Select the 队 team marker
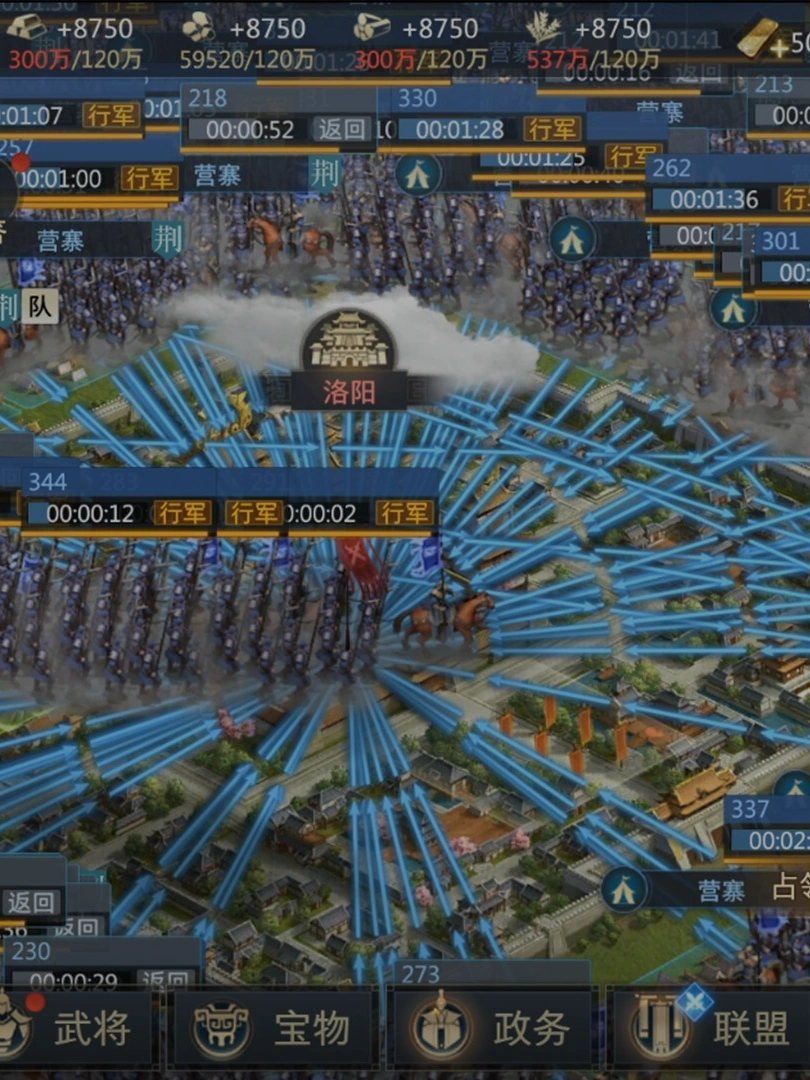 click(40, 304)
